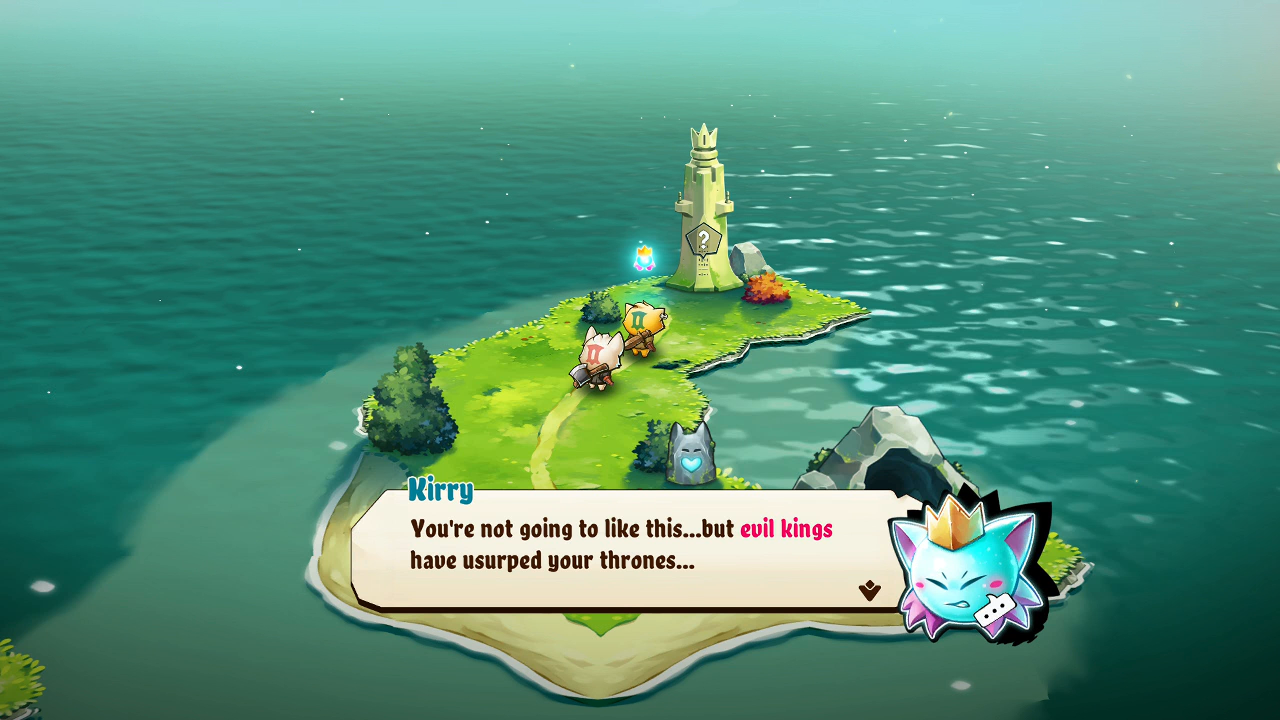Click the dialogue box to continue the conversation

pyautogui.click(x=630, y=548)
